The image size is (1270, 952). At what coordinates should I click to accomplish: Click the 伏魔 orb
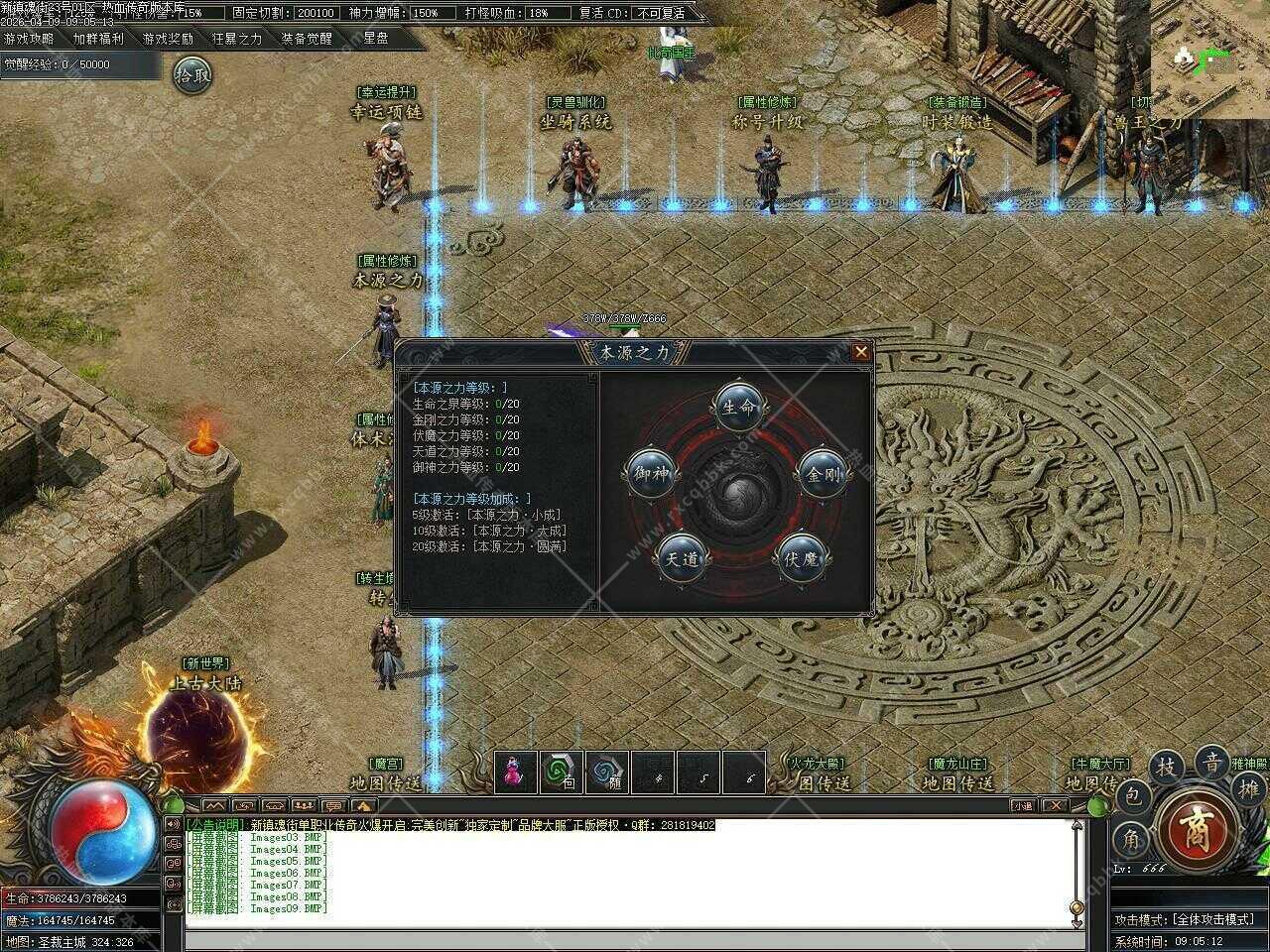click(800, 559)
